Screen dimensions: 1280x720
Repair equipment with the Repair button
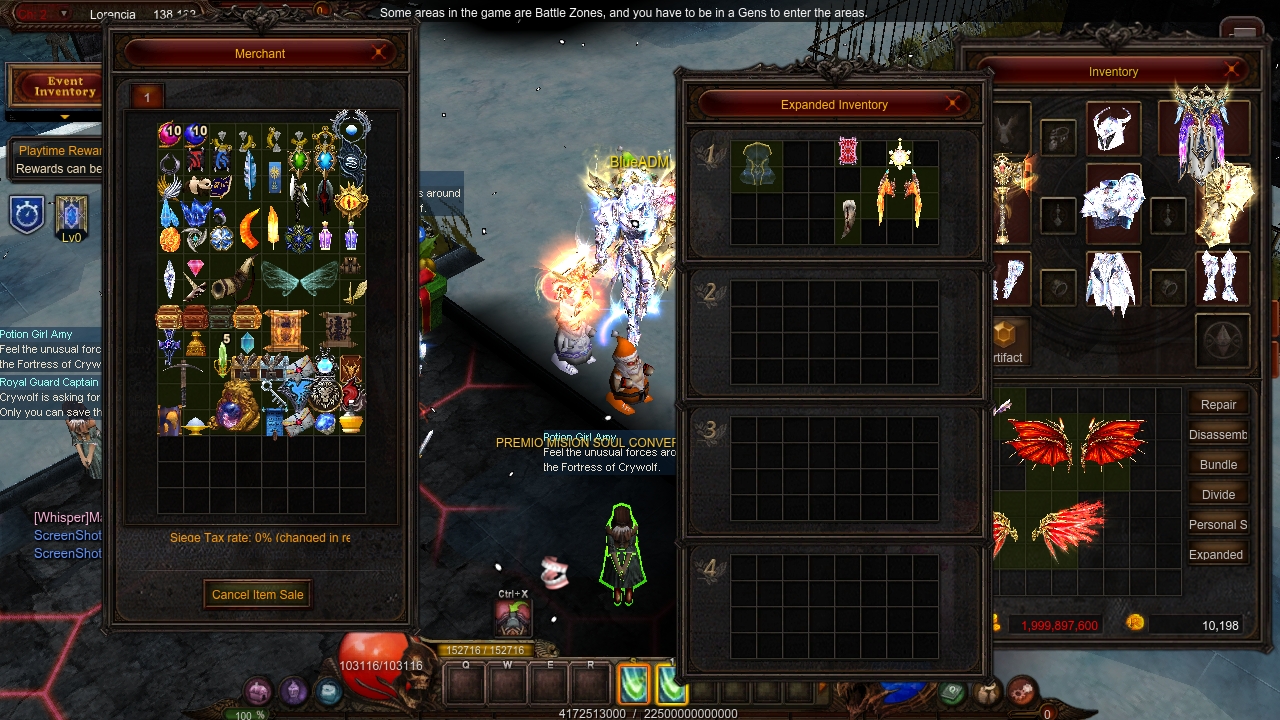point(1218,404)
